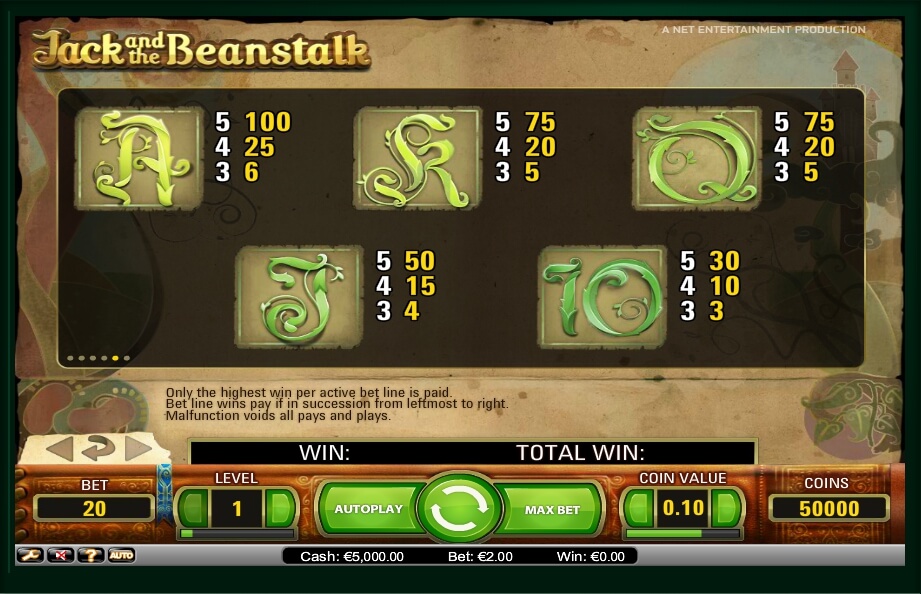Viewport: 921px width, 594px height.
Task: Return to the game using the curved arrow
Action: [98, 448]
